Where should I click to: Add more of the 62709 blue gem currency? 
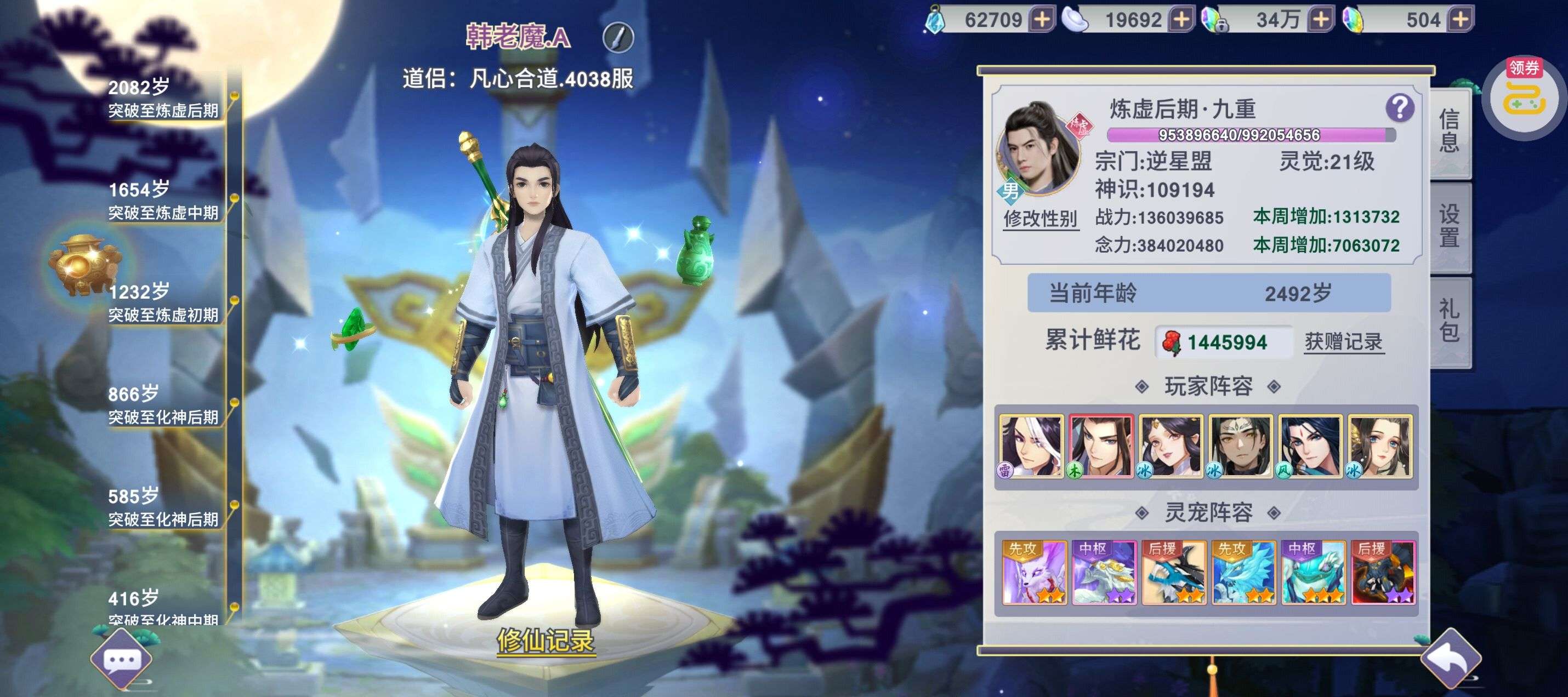pyautogui.click(x=1042, y=20)
